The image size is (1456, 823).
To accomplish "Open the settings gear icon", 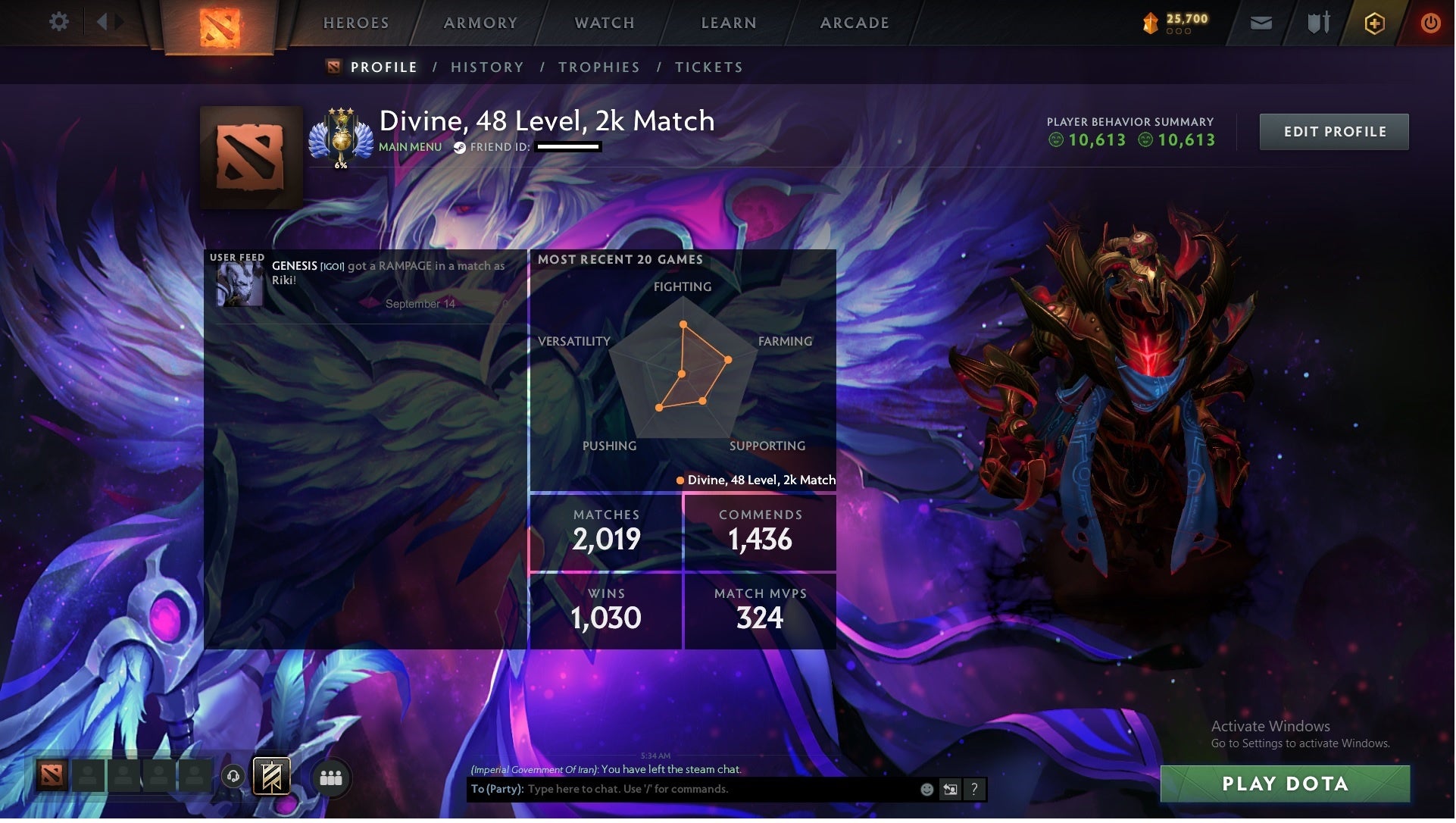I will [x=59, y=22].
